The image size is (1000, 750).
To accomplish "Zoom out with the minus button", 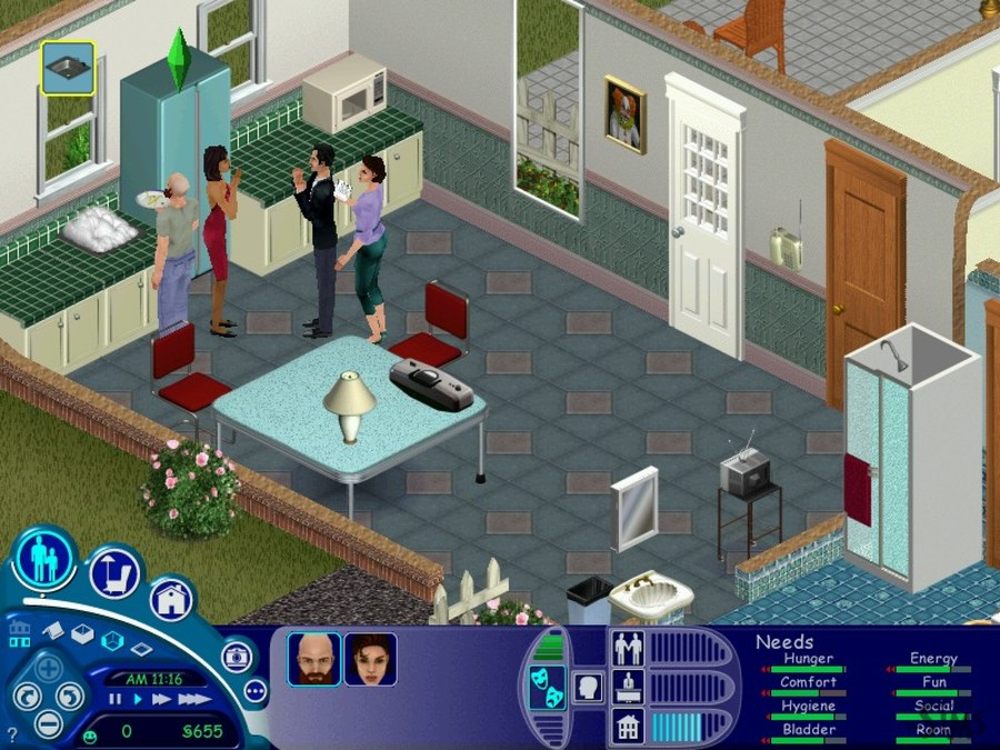I will click(x=47, y=722).
